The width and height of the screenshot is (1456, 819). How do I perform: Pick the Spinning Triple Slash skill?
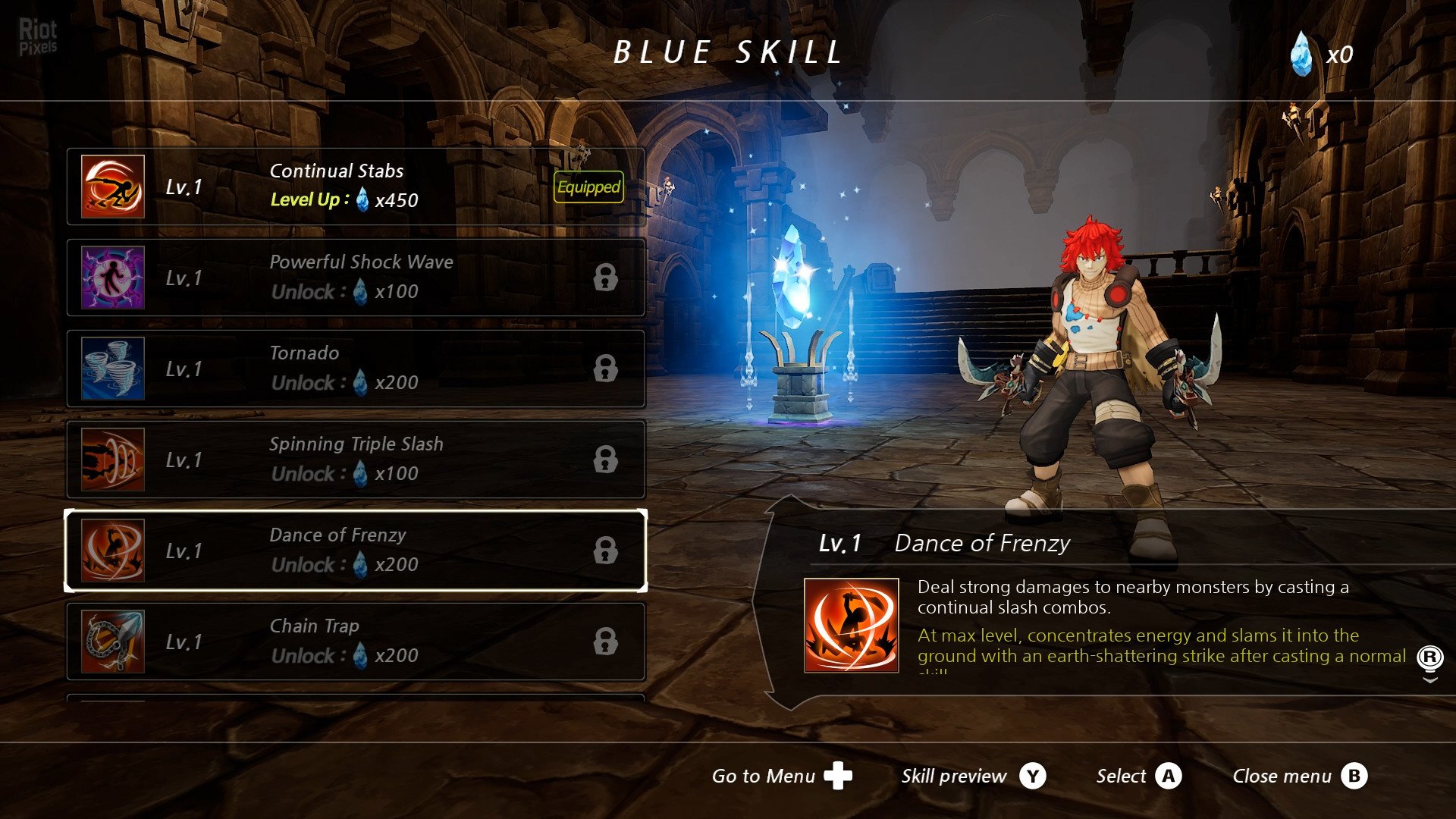pos(355,460)
